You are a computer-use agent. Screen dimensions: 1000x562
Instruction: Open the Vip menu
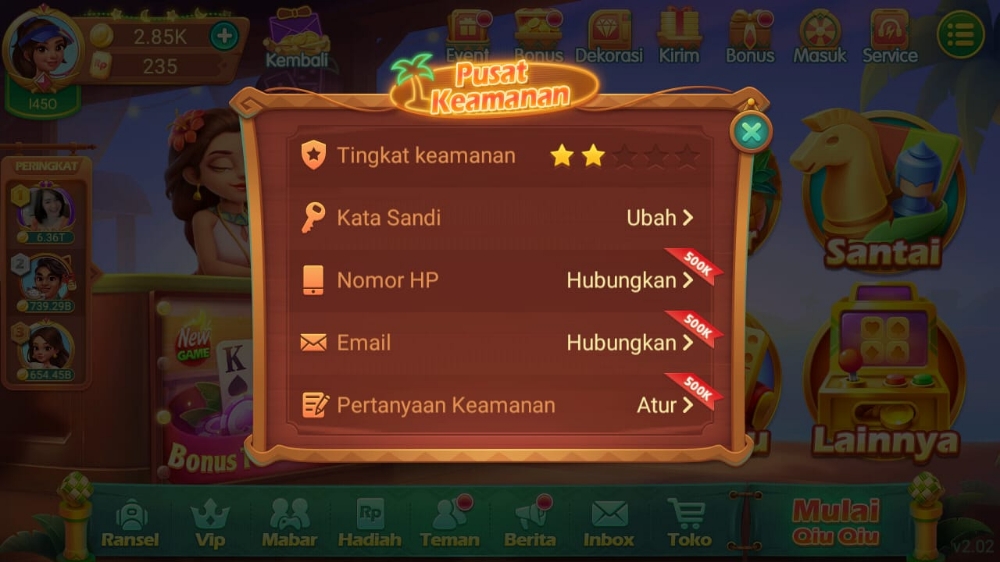click(210, 523)
